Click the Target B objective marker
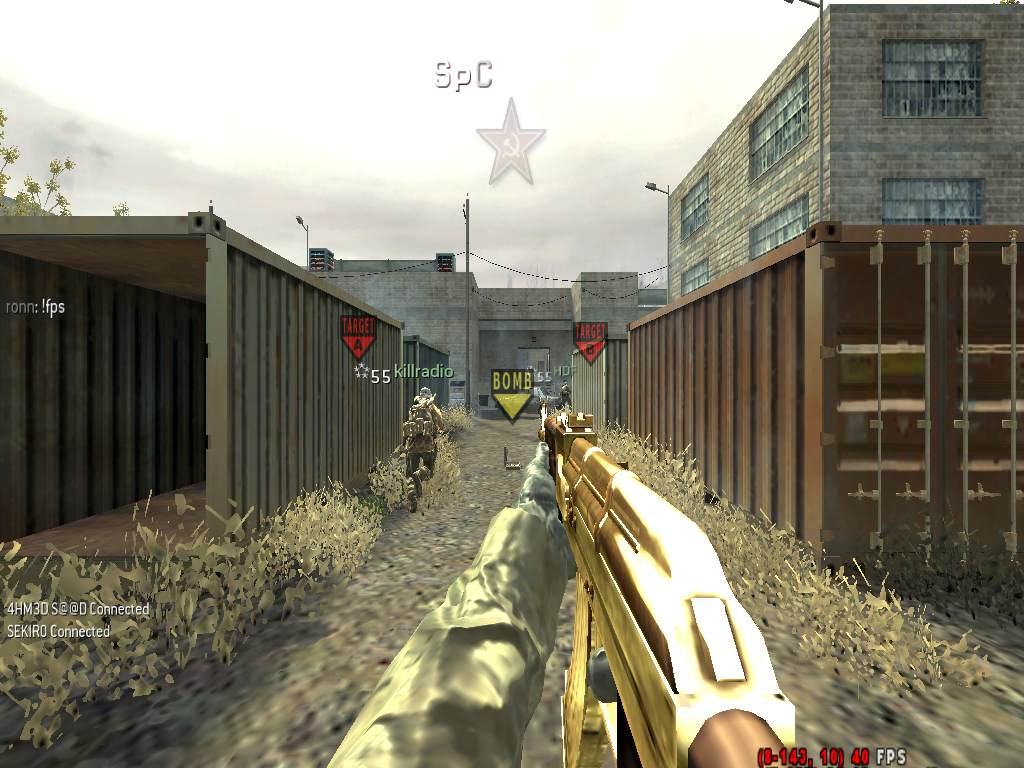Viewport: 1024px width, 768px height. (589, 341)
